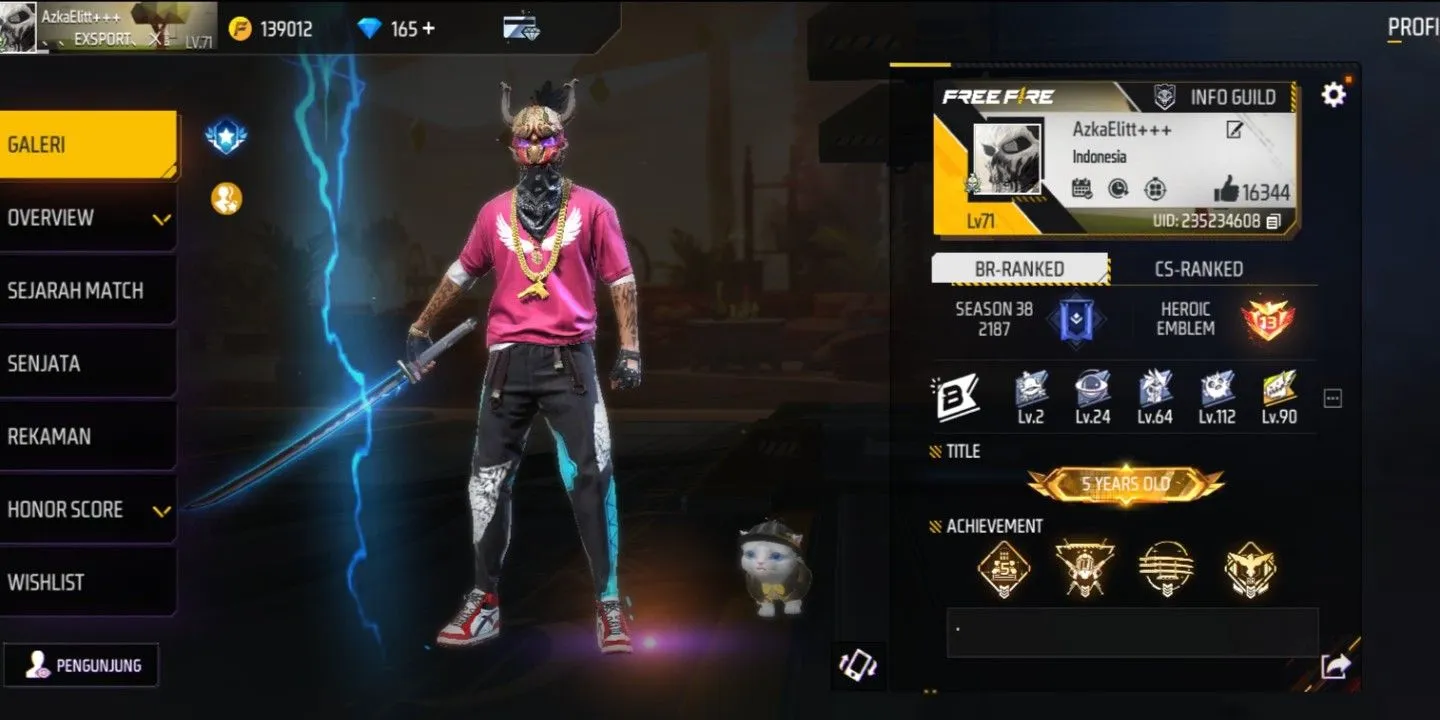
Task: Add diamonds with the plus button
Action: point(428,28)
